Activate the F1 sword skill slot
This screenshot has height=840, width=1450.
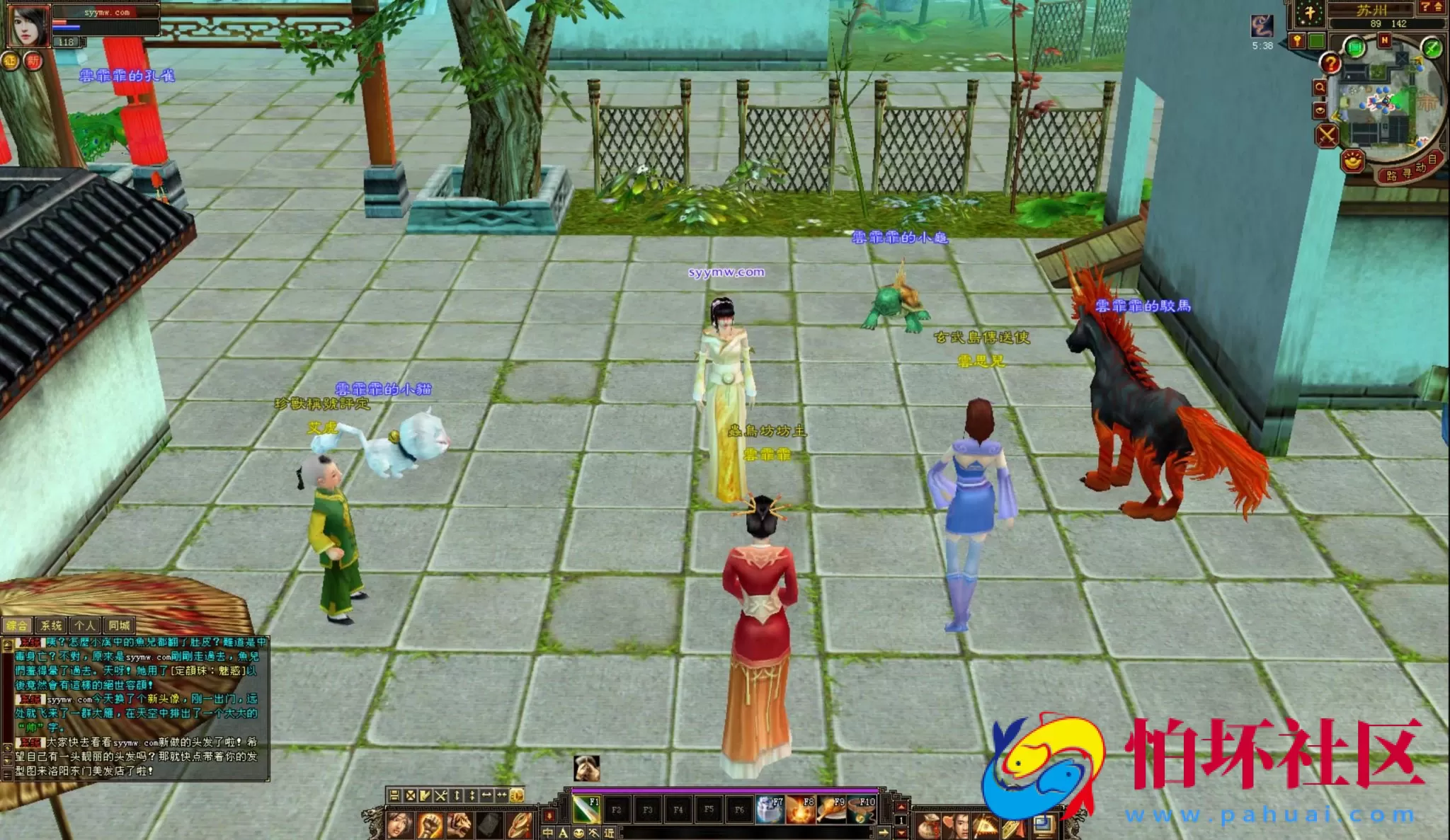586,809
